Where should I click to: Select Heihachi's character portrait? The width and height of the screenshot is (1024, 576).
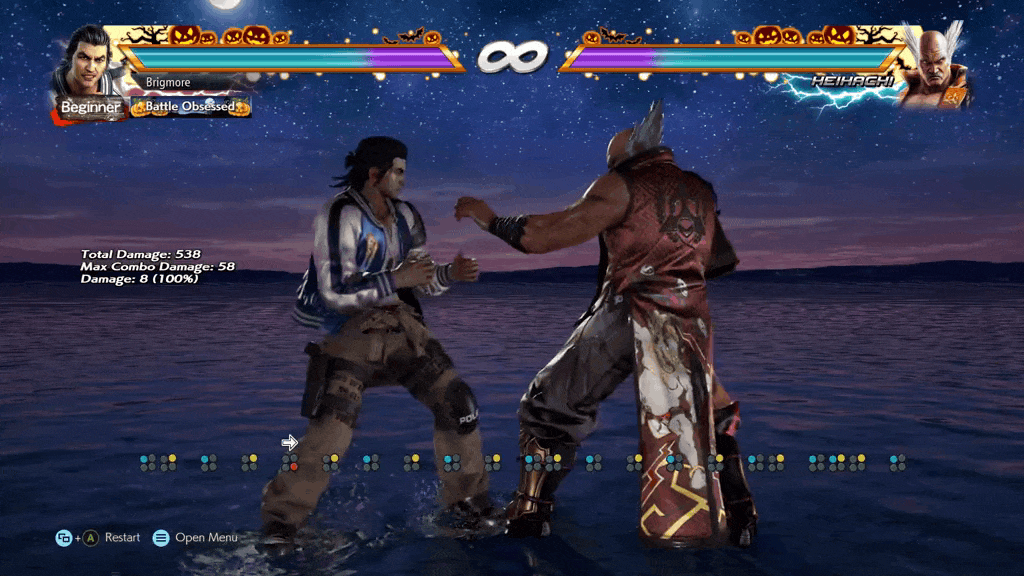point(935,64)
